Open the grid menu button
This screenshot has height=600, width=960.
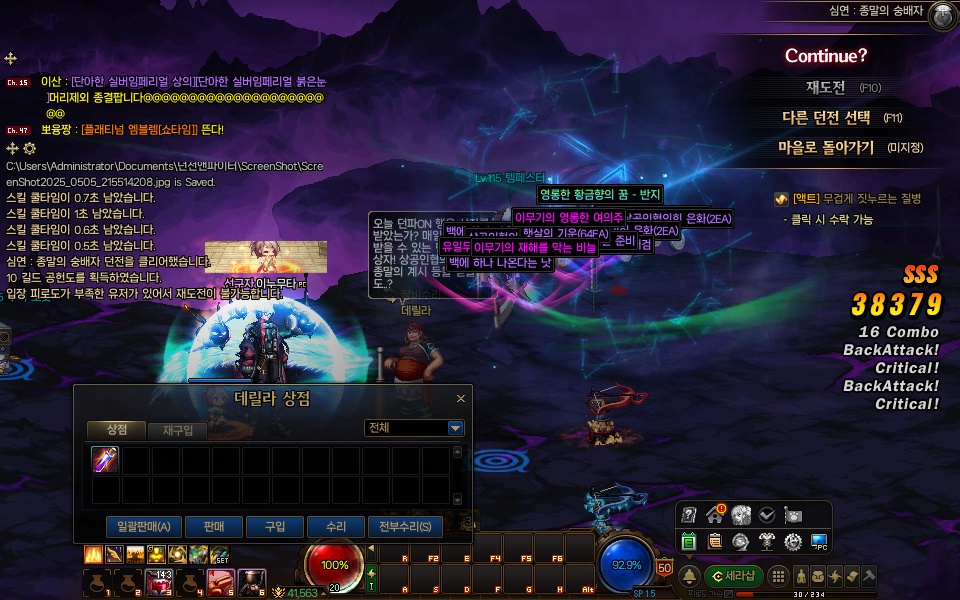tap(778, 576)
